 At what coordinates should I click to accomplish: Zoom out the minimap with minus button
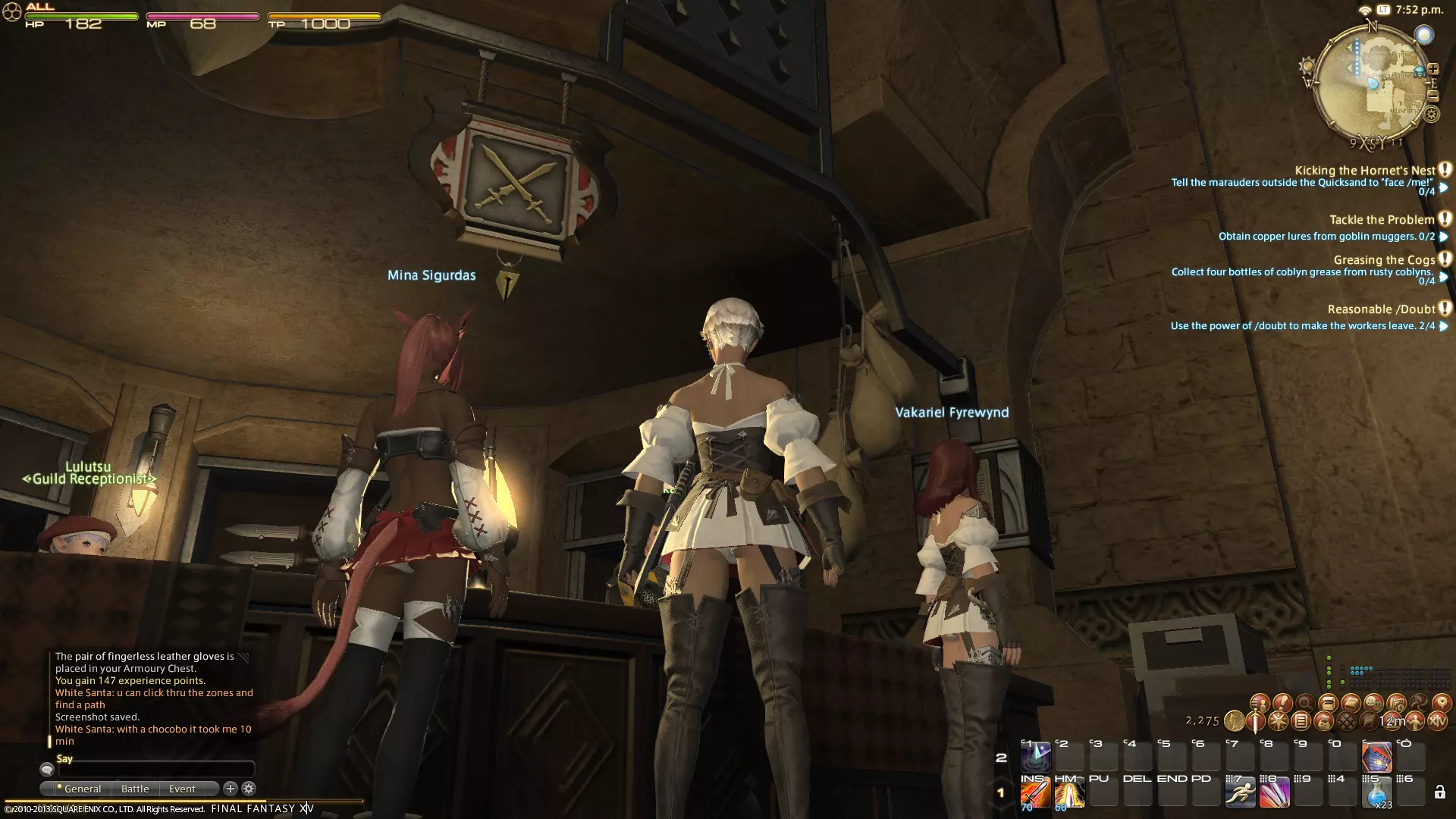1432,96
